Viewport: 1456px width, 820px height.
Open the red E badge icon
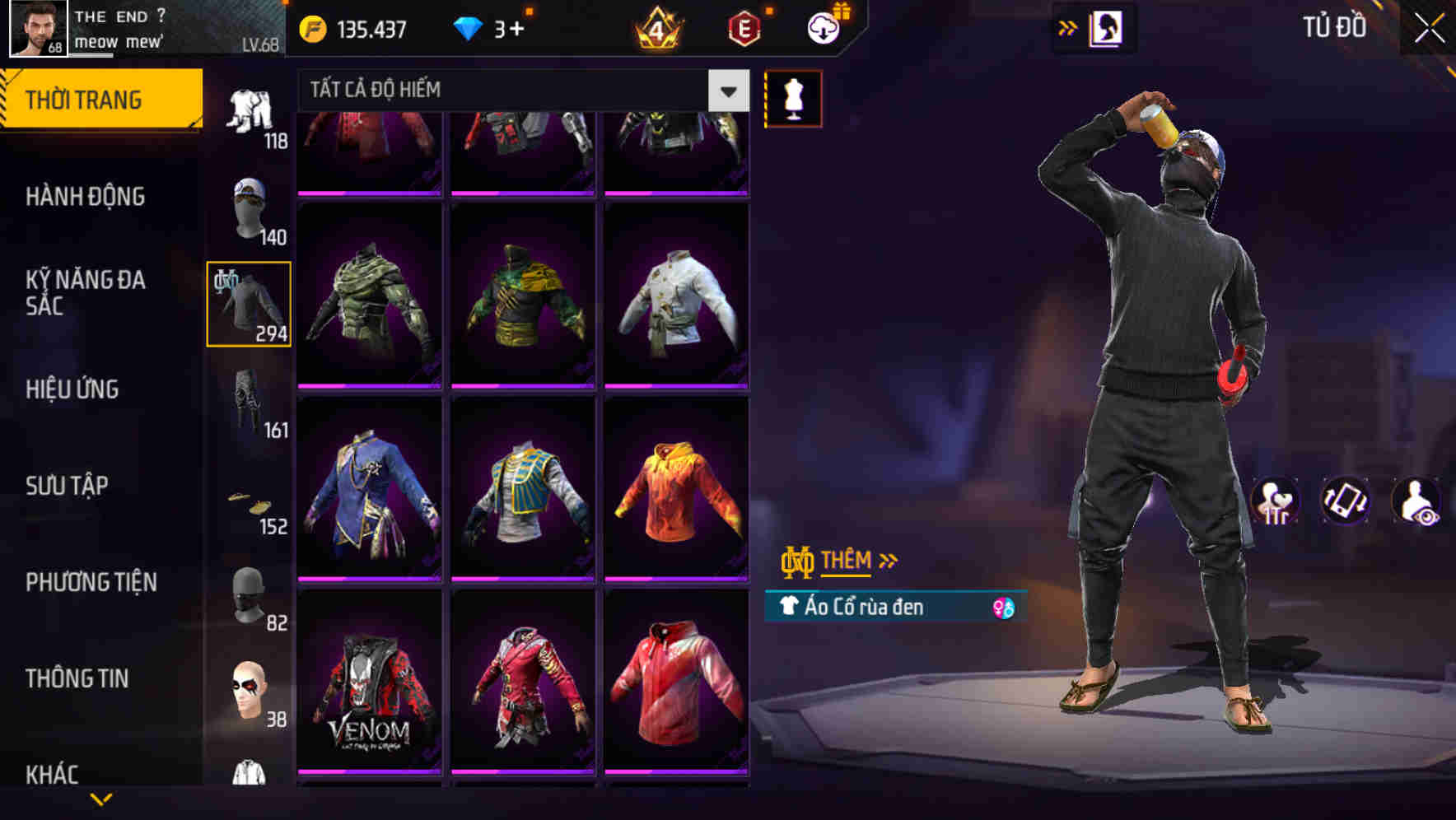(x=743, y=27)
